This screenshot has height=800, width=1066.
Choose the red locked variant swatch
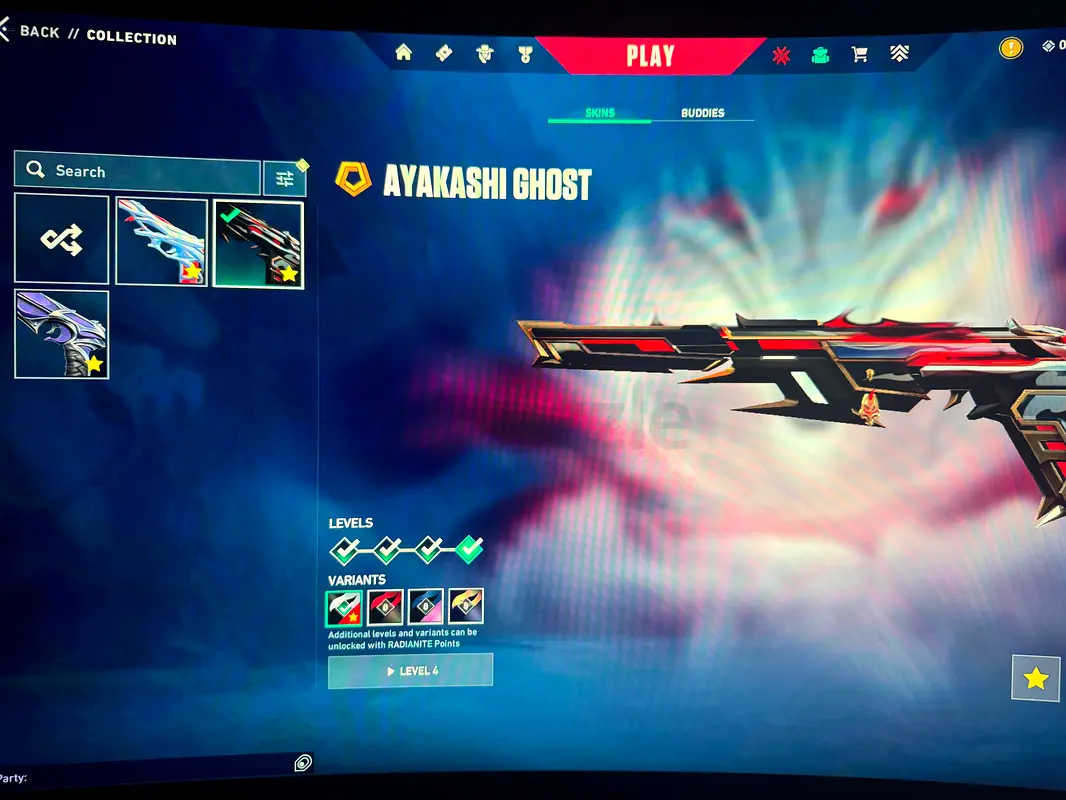pos(385,607)
